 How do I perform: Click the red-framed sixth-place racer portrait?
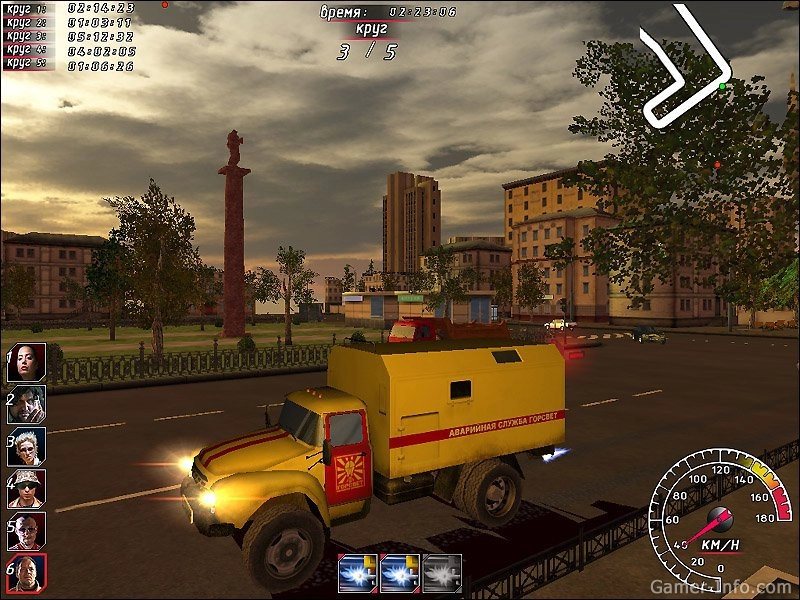click(x=27, y=573)
